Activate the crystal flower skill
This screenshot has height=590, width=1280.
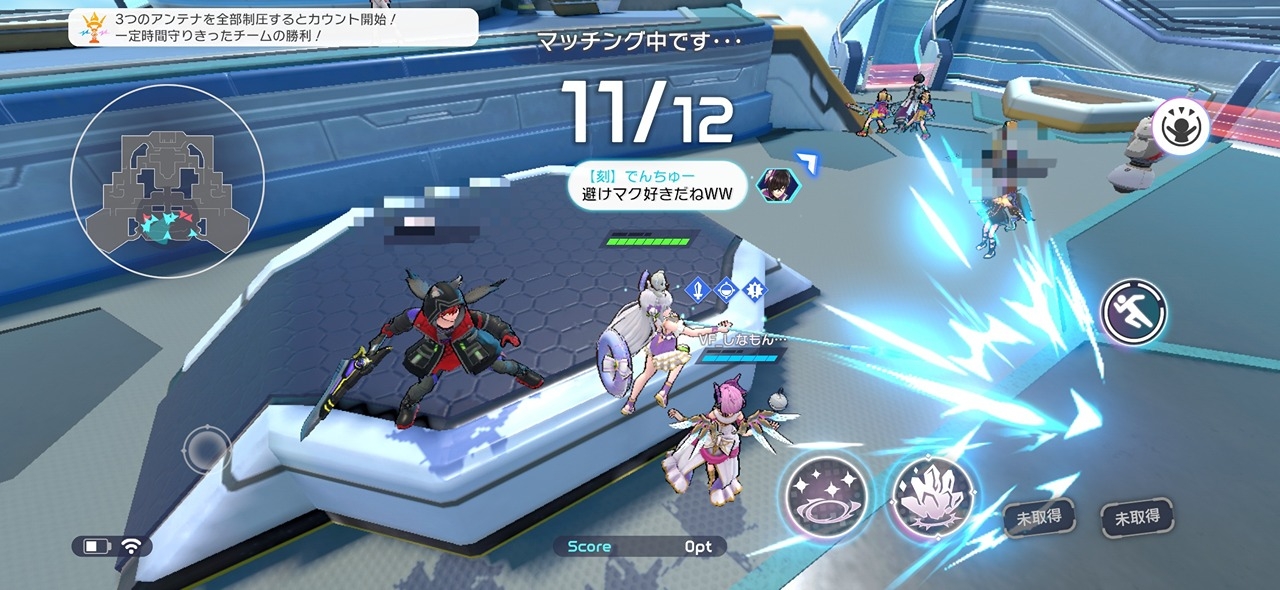pos(932,496)
